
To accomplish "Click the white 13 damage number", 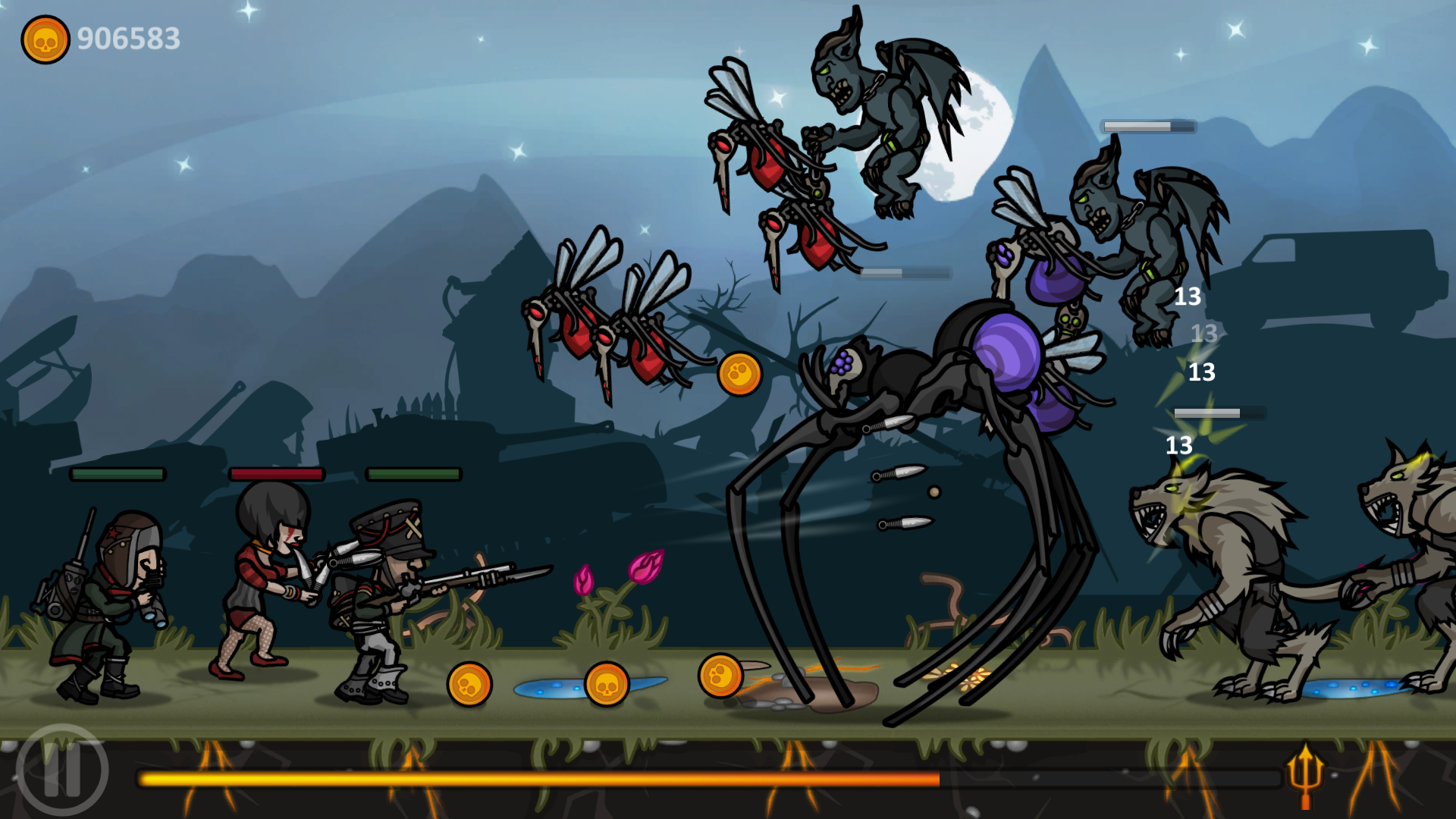I will (1188, 297).
